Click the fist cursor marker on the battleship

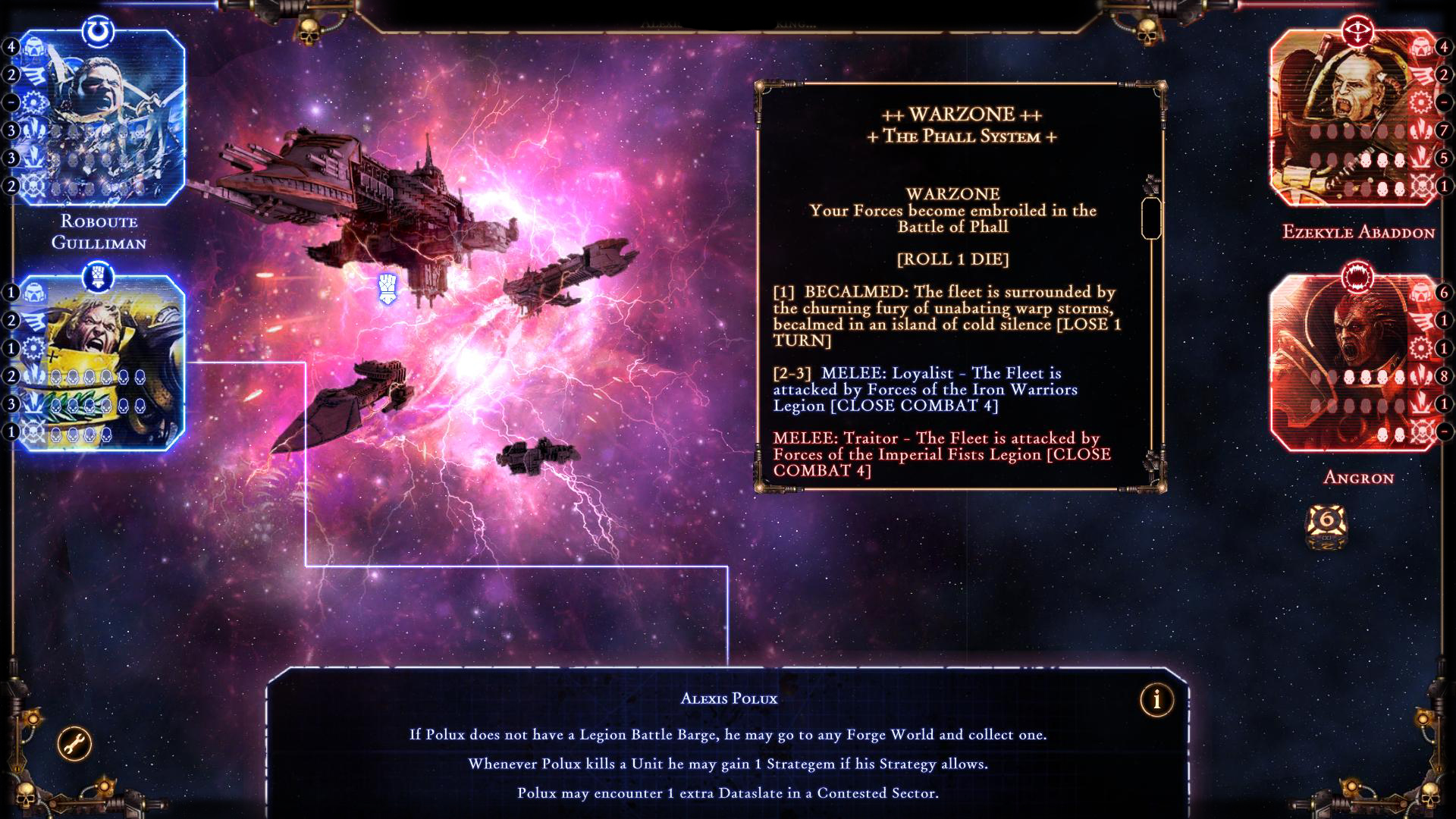[387, 287]
